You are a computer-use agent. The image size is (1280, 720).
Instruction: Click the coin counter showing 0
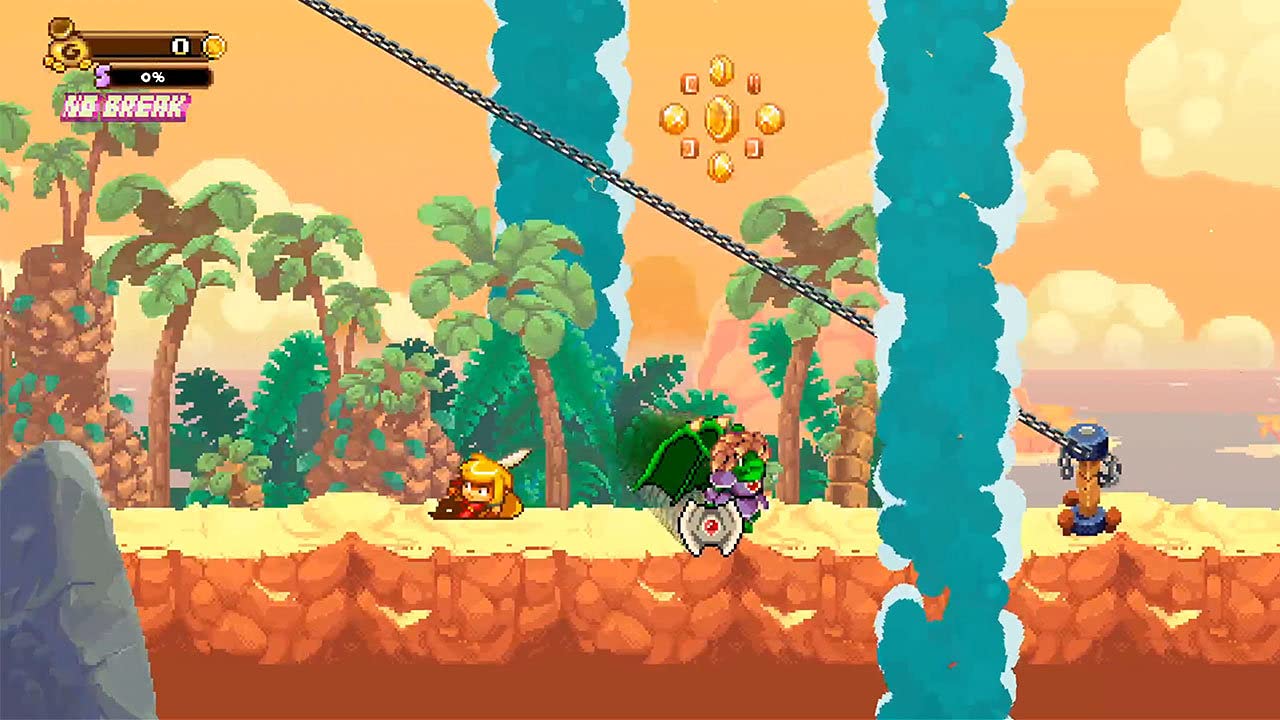coord(179,47)
